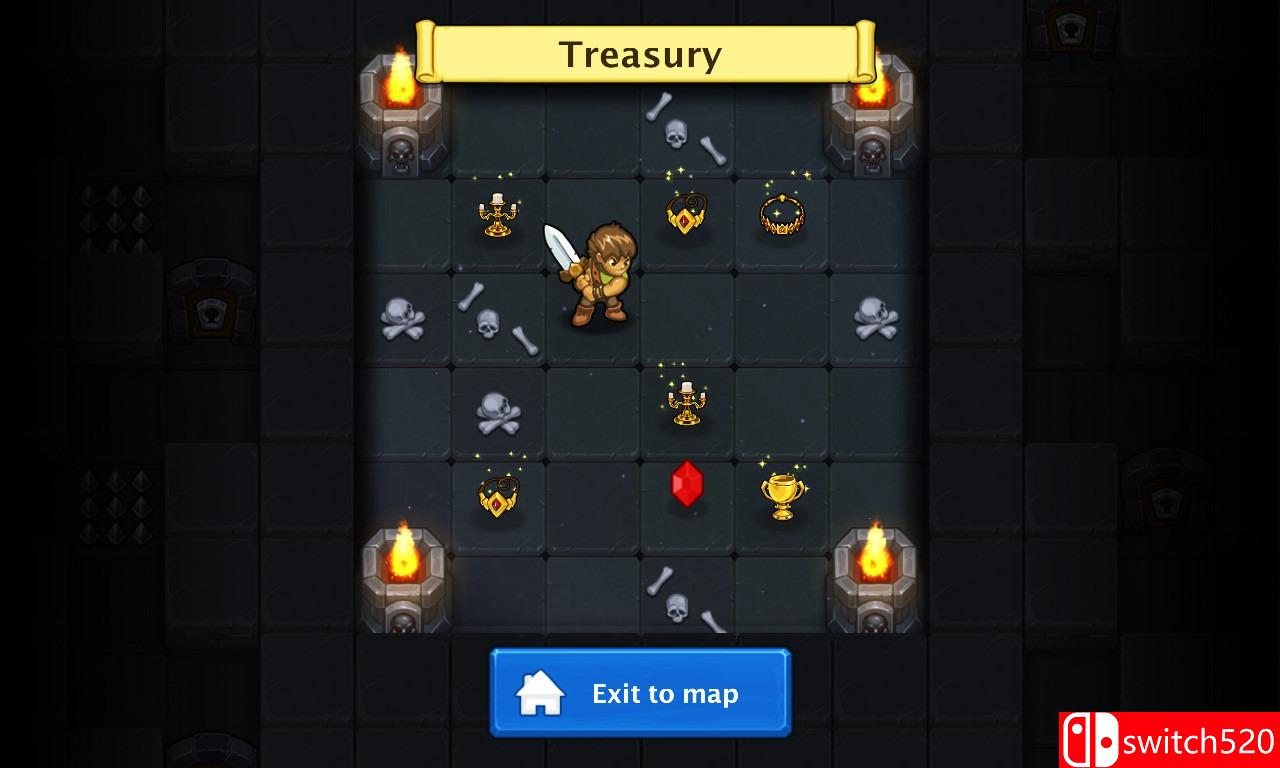This screenshot has width=1280, height=768.
Task: Grab the sparkling gold tiara top right
Action: (x=781, y=212)
